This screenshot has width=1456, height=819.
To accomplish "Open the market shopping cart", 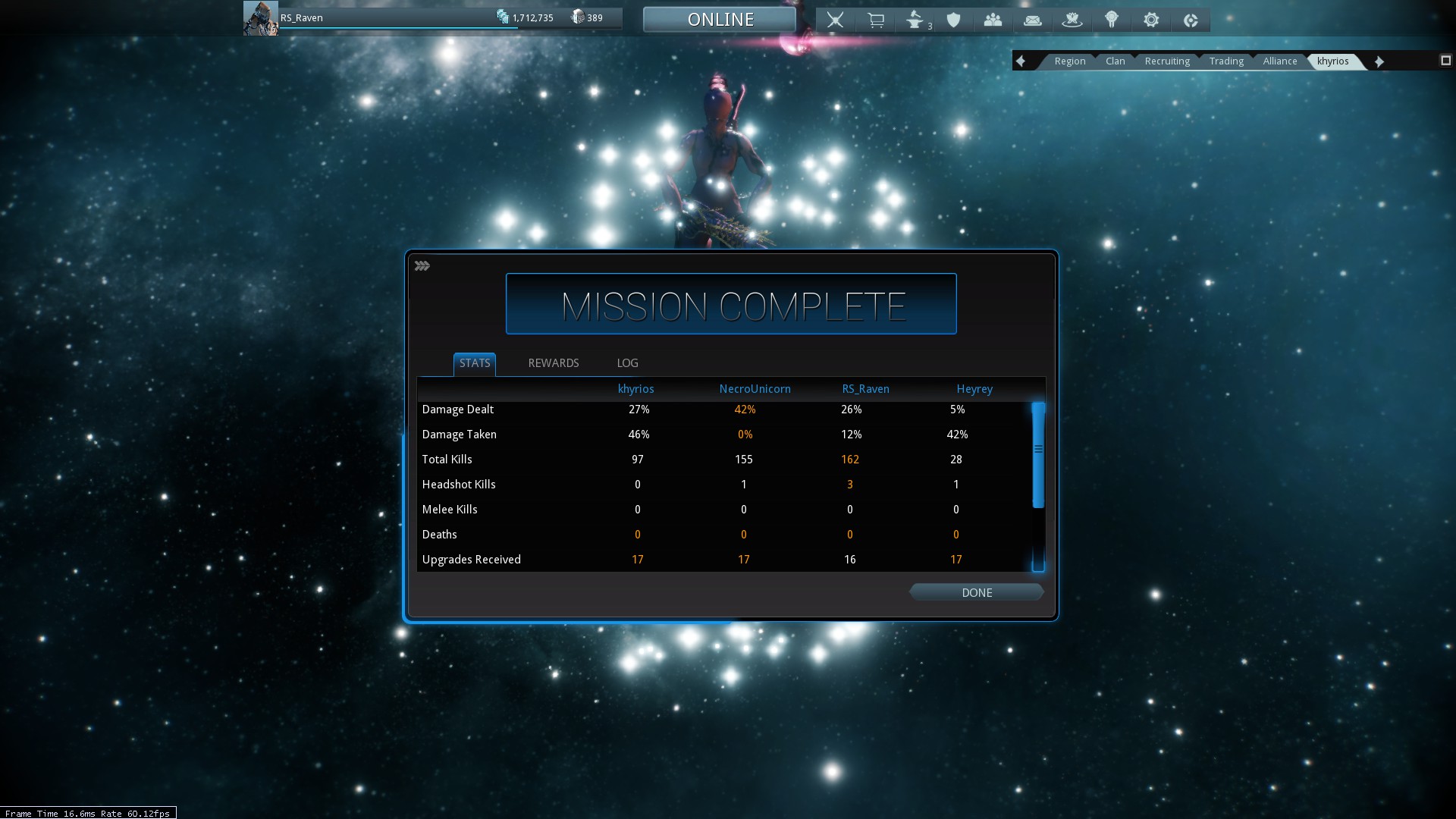I will point(876,20).
